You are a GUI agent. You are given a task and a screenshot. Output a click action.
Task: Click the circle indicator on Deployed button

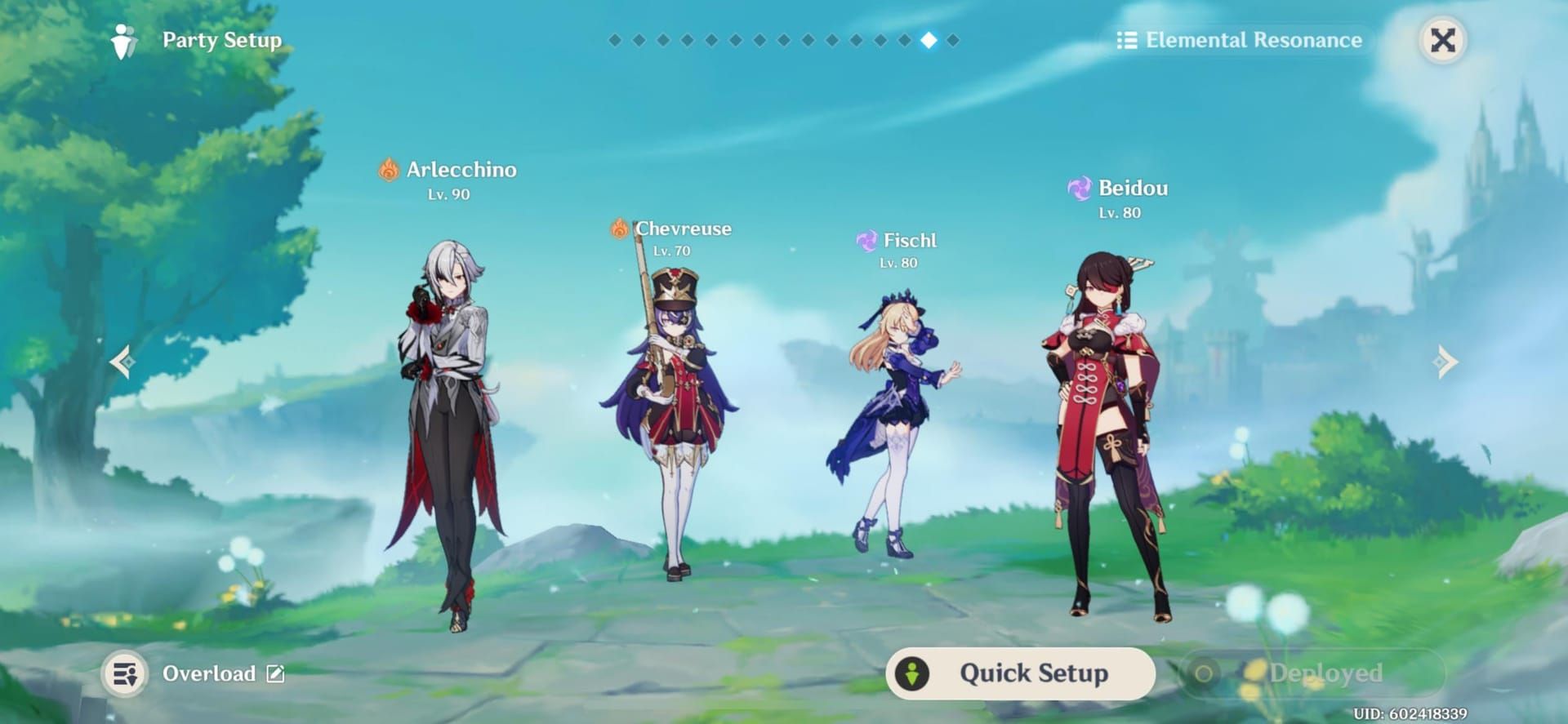[x=1205, y=674]
